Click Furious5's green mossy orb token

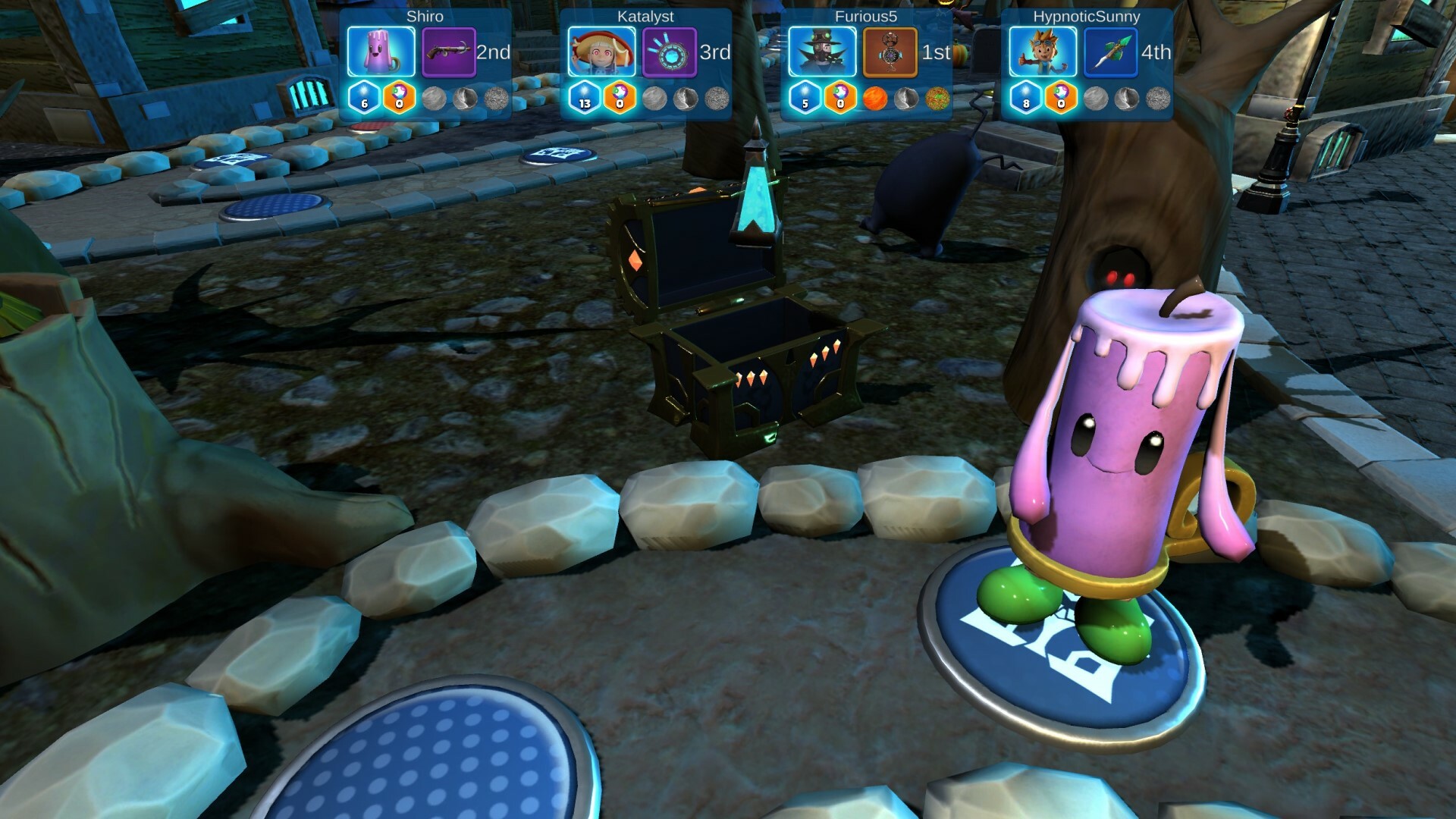tap(937, 99)
